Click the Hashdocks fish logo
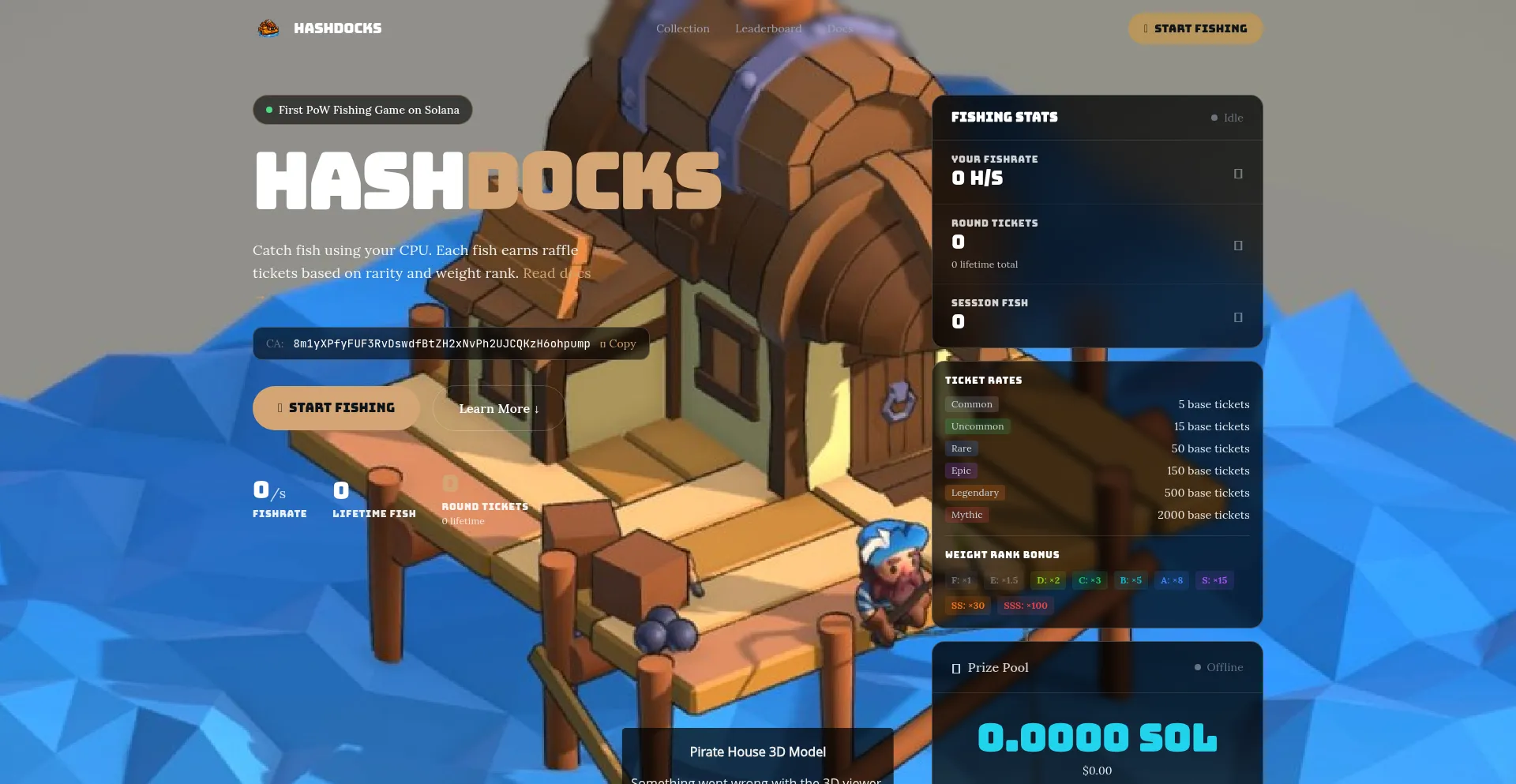The height and width of the screenshot is (784, 1516). click(x=269, y=28)
